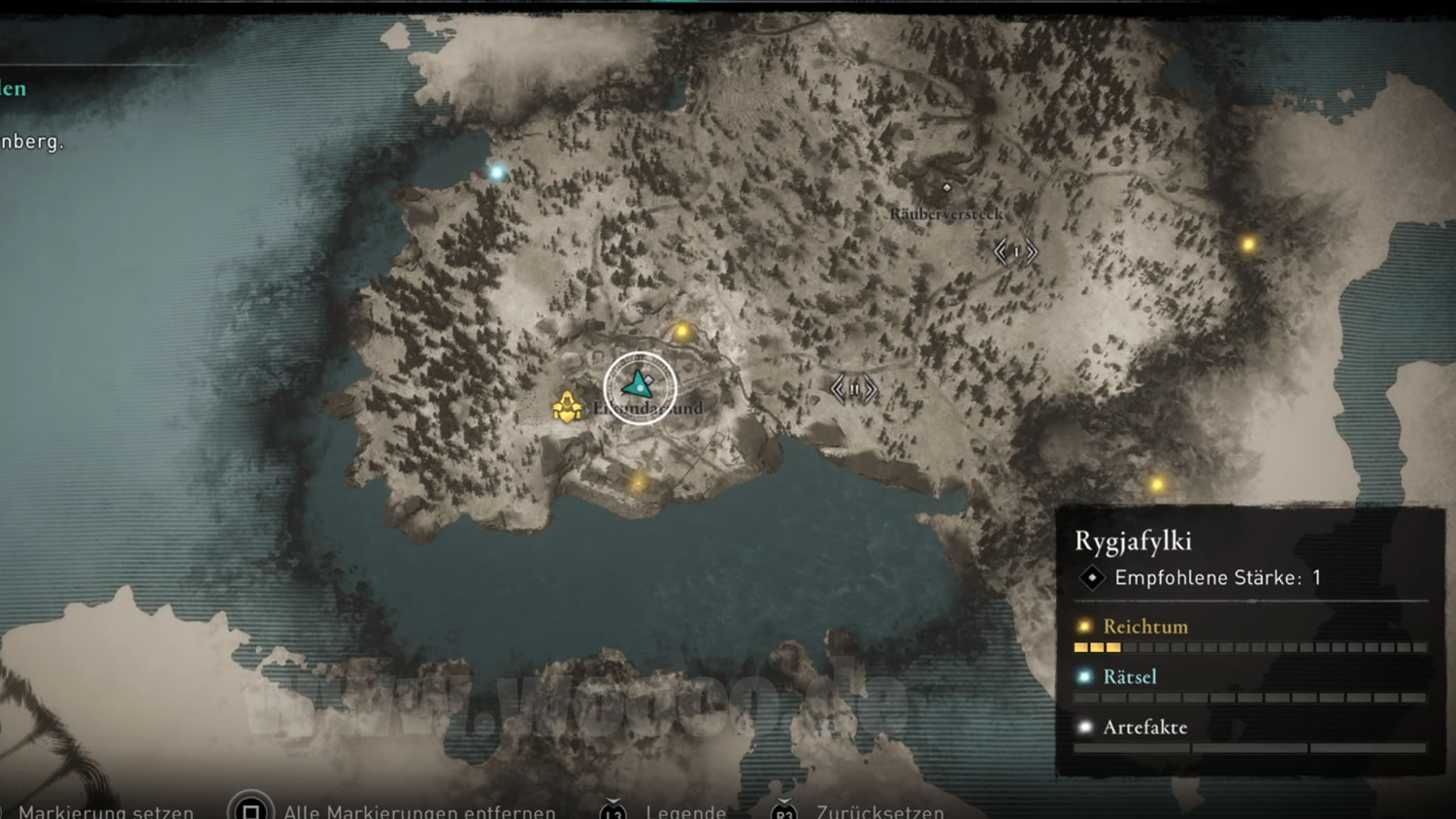This screenshot has width=1456, height=819.
Task: Show Reichtum entry in the region panel
Action: tap(1145, 627)
